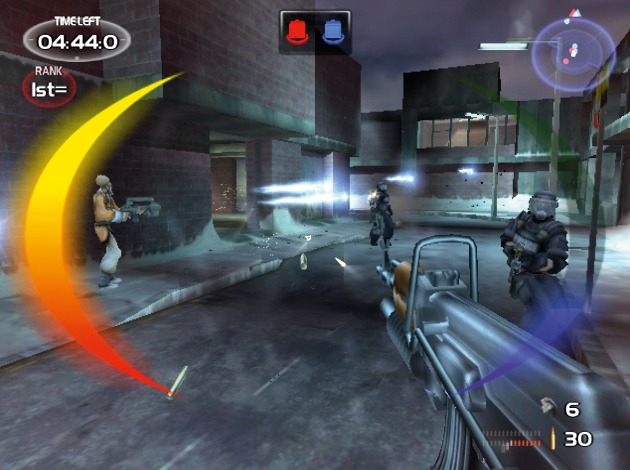The height and width of the screenshot is (470, 630).
Task: Click the red team bag icon
Action: point(298,31)
